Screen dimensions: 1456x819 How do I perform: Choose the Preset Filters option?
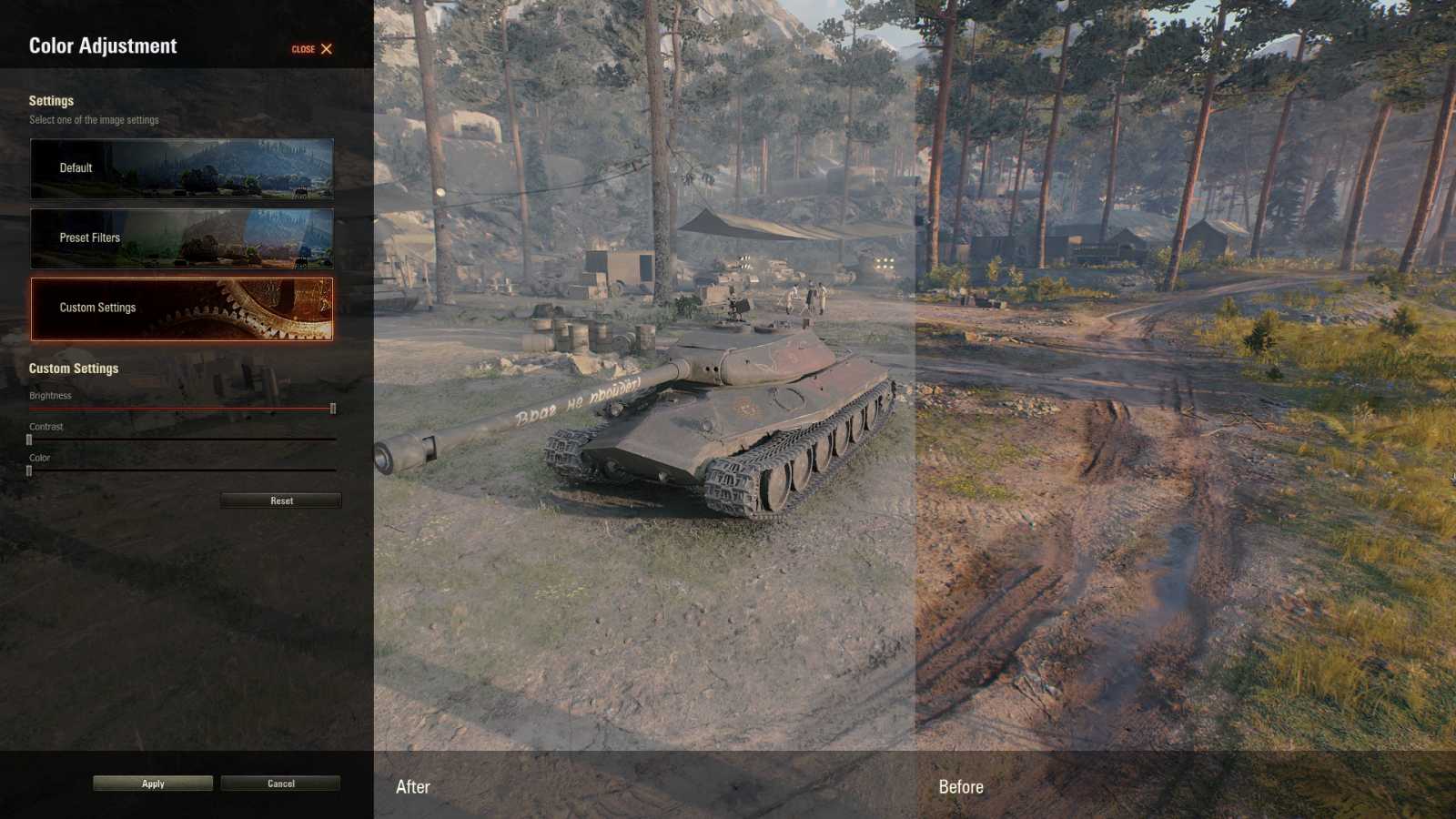click(181, 238)
